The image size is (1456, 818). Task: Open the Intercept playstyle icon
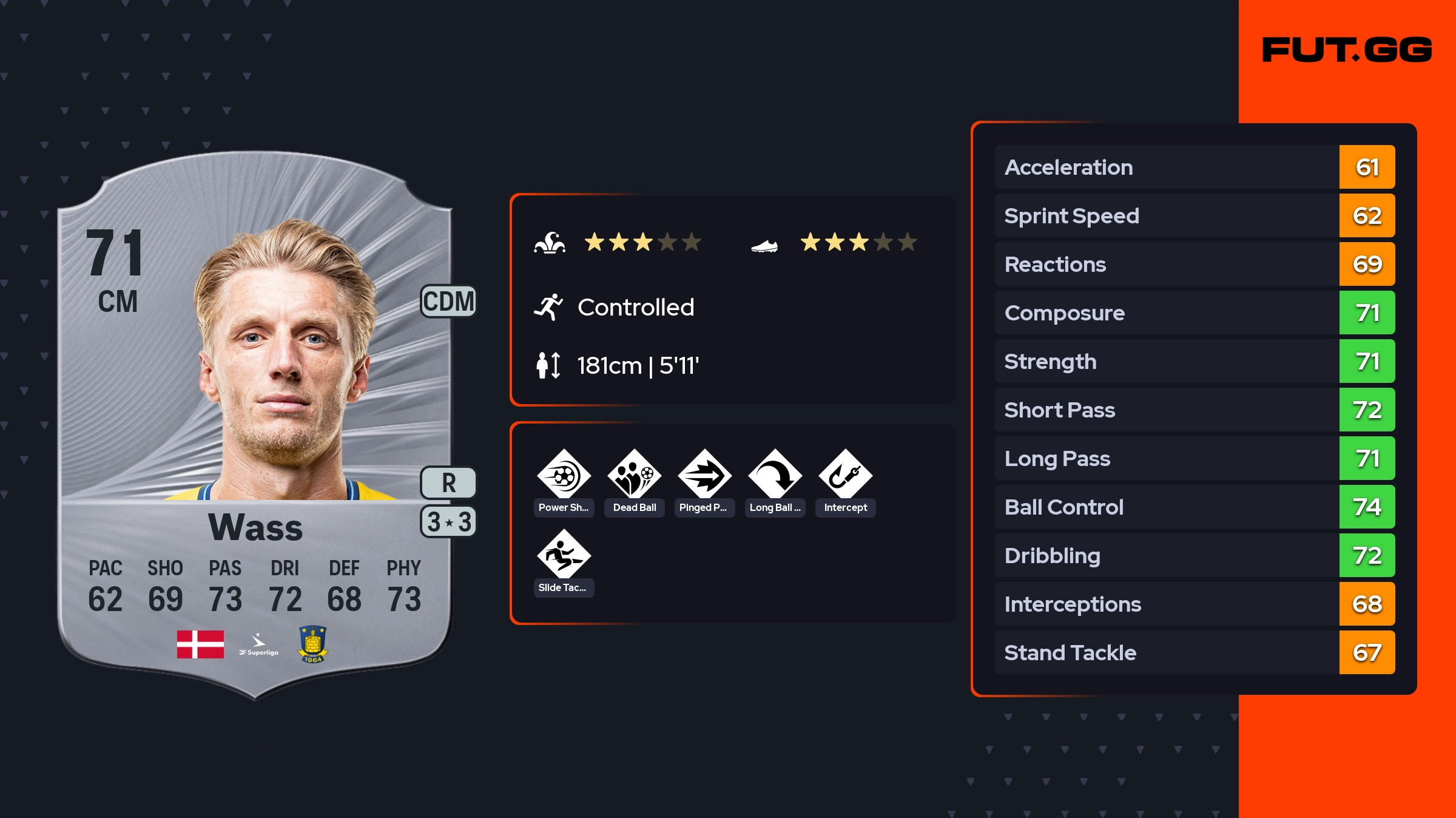click(845, 475)
